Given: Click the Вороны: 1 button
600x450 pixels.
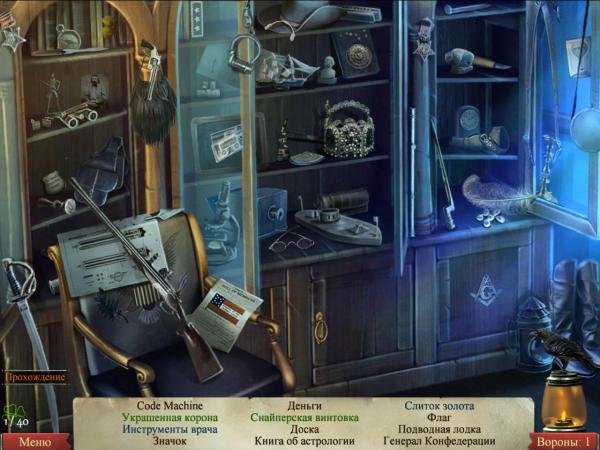Looking at the screenshot, I should [563, 441].
